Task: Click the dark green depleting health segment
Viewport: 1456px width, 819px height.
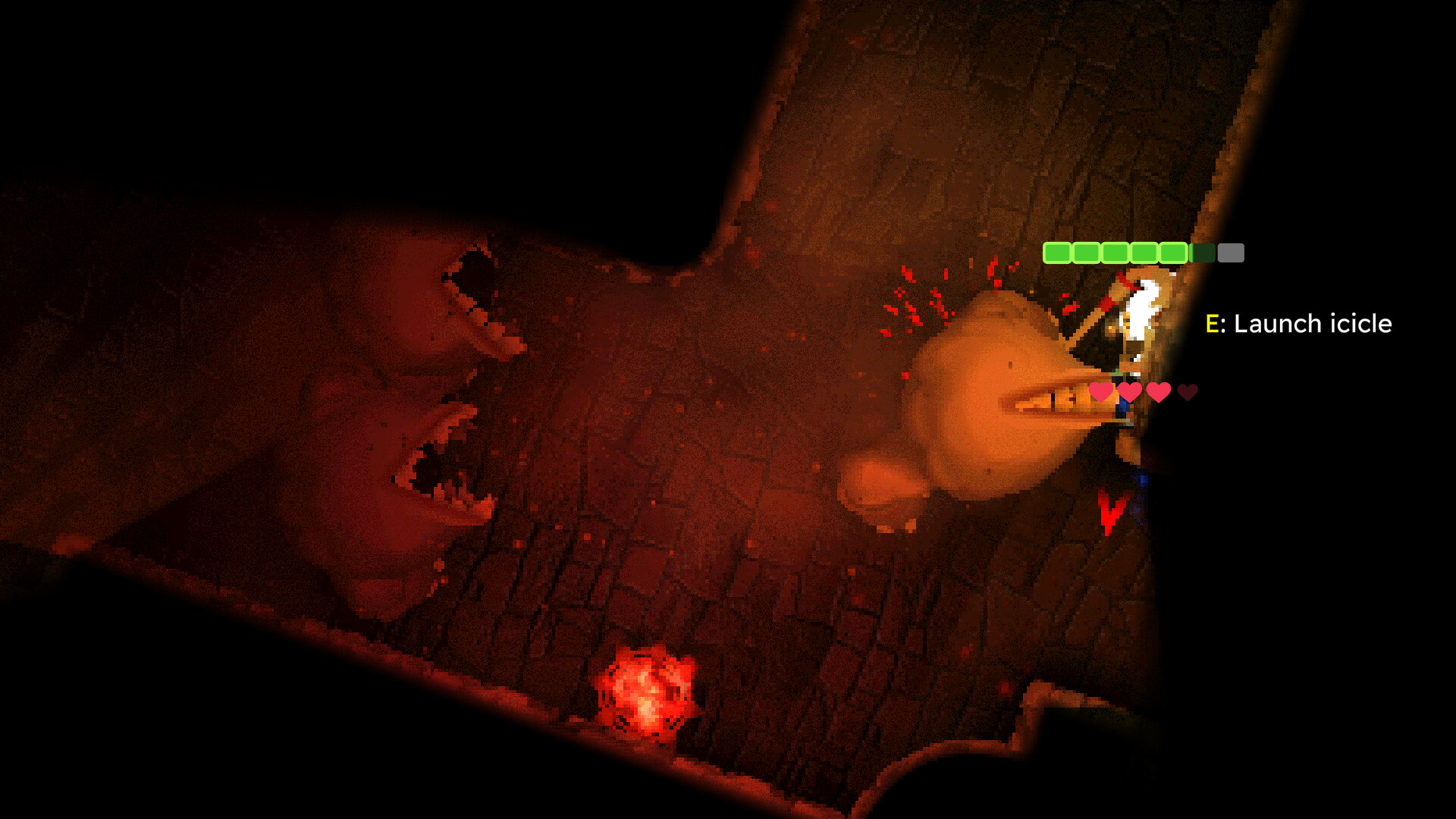Action: point(1202,253)
